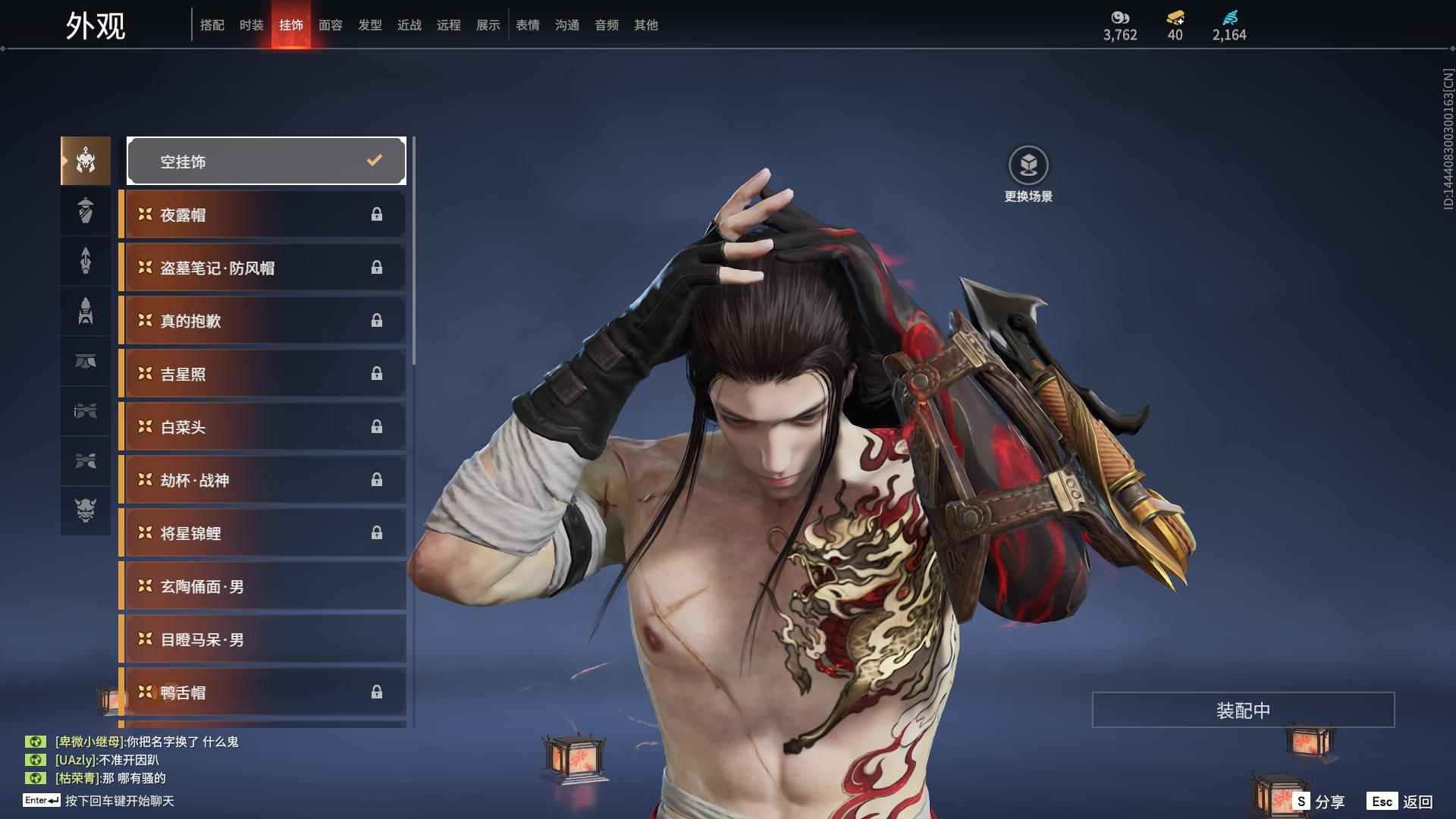
Task: Click the 装配中 button
Action: coord(1242,710)
